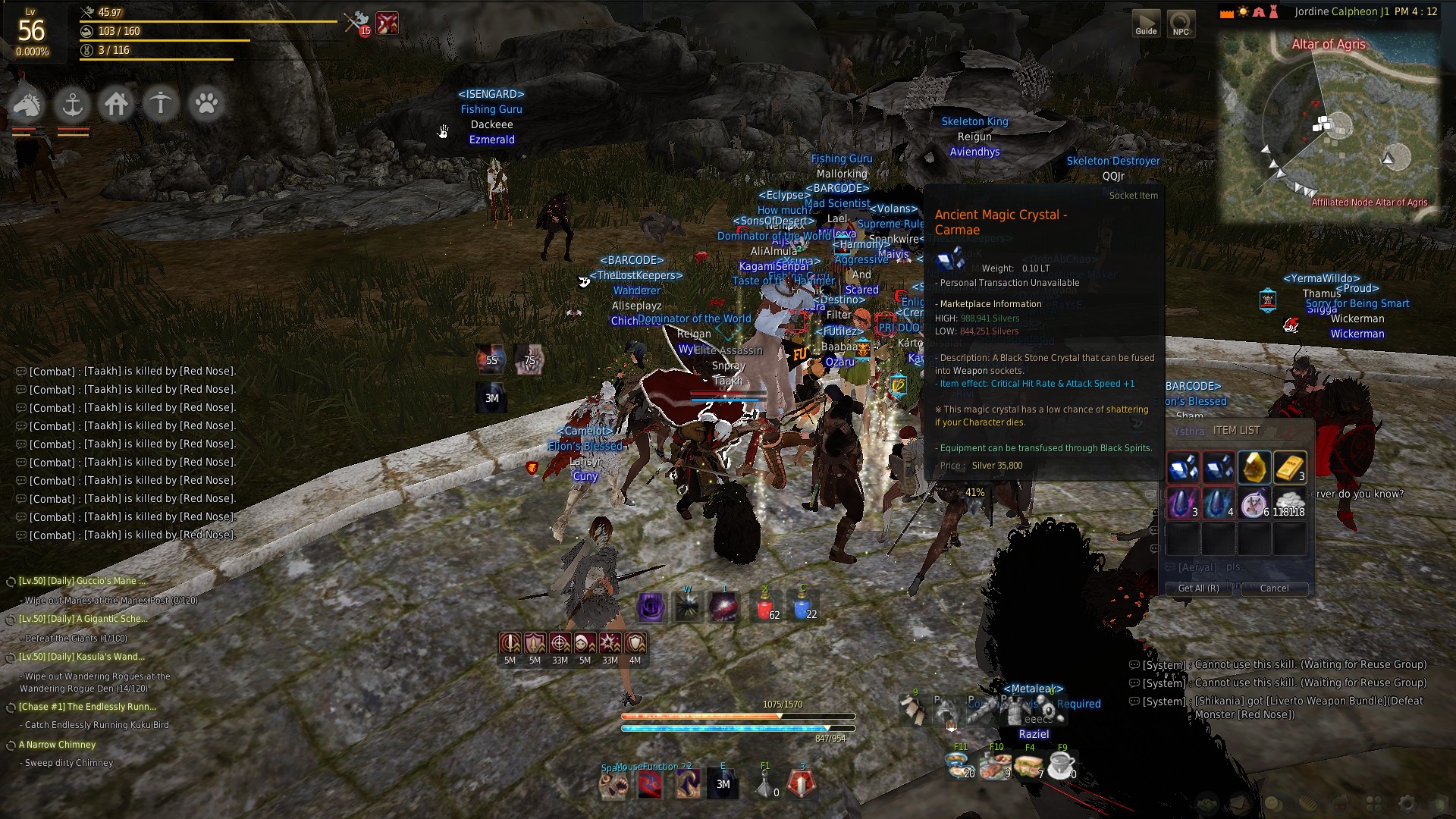The height and width of the screenshot is (819, 1456).
Task: Open the anchor ship icon
Action: 72,104
